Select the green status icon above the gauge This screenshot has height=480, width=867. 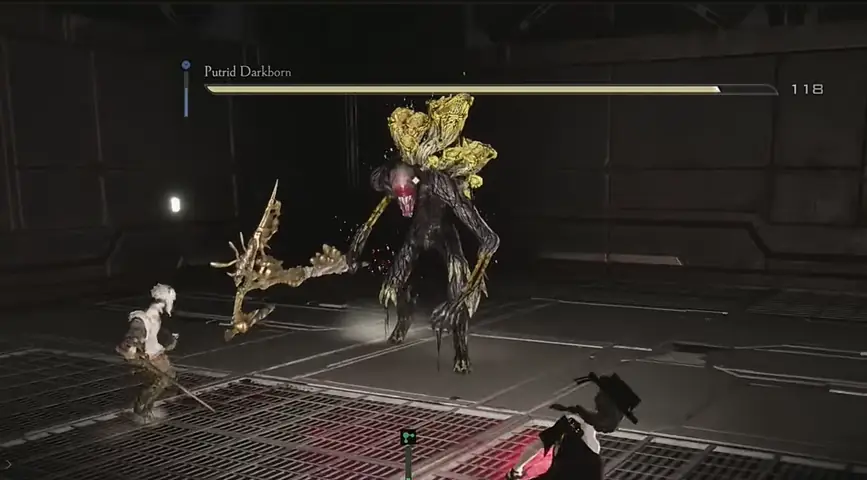[x=408, y=437]
